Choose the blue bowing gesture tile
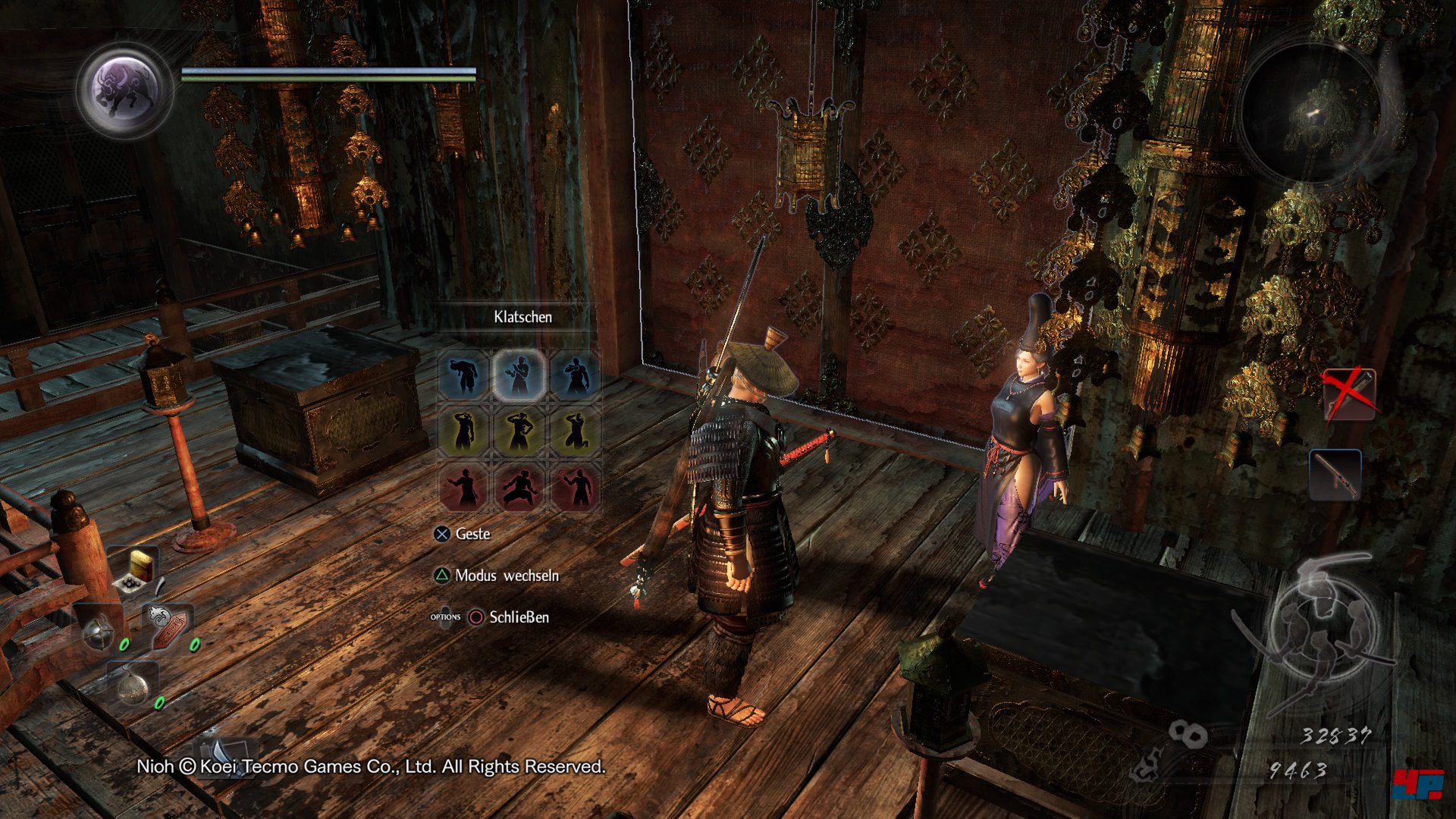 click(x=463, y=375)
